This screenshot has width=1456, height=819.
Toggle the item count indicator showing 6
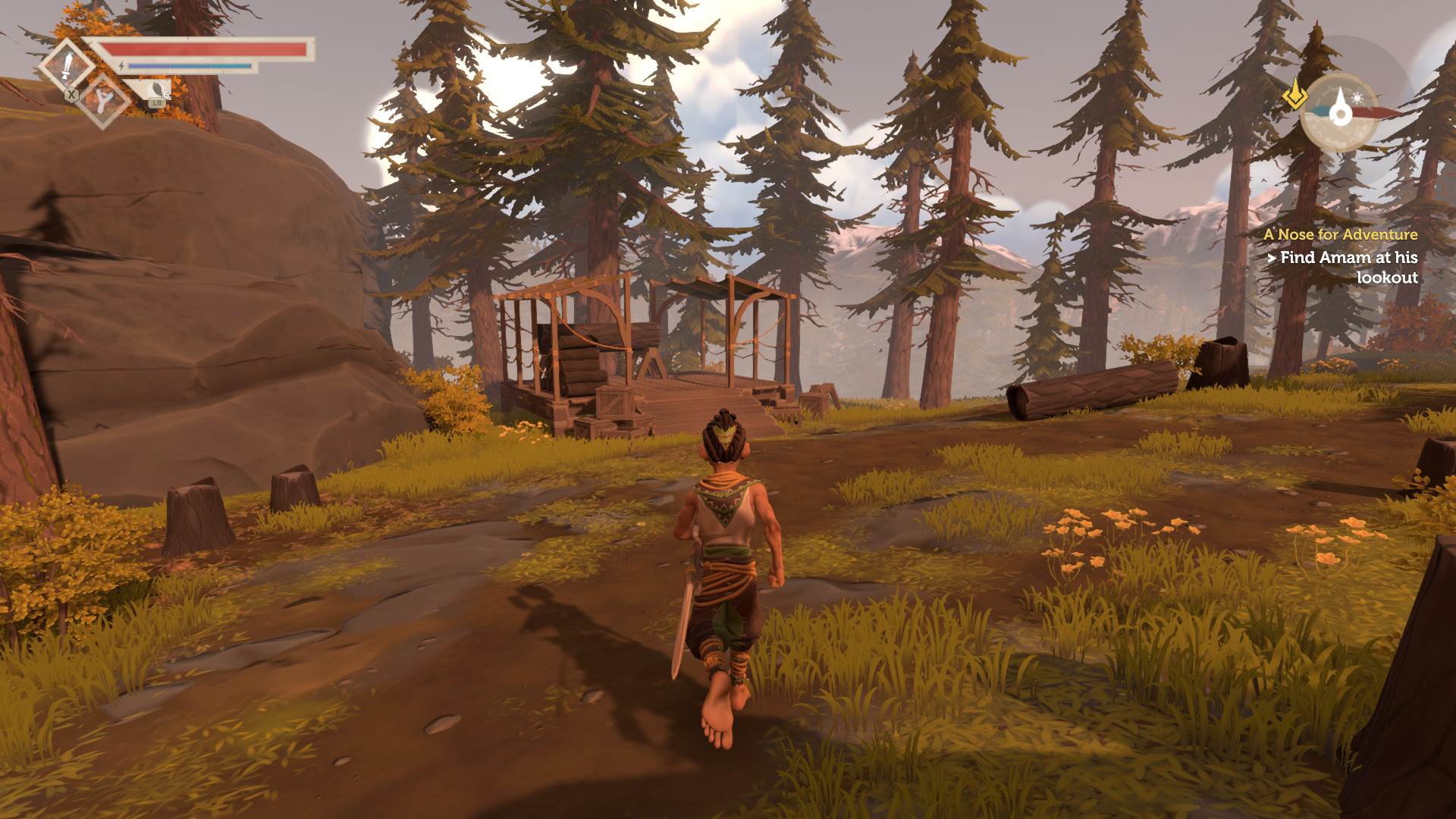tap(165, 96)
